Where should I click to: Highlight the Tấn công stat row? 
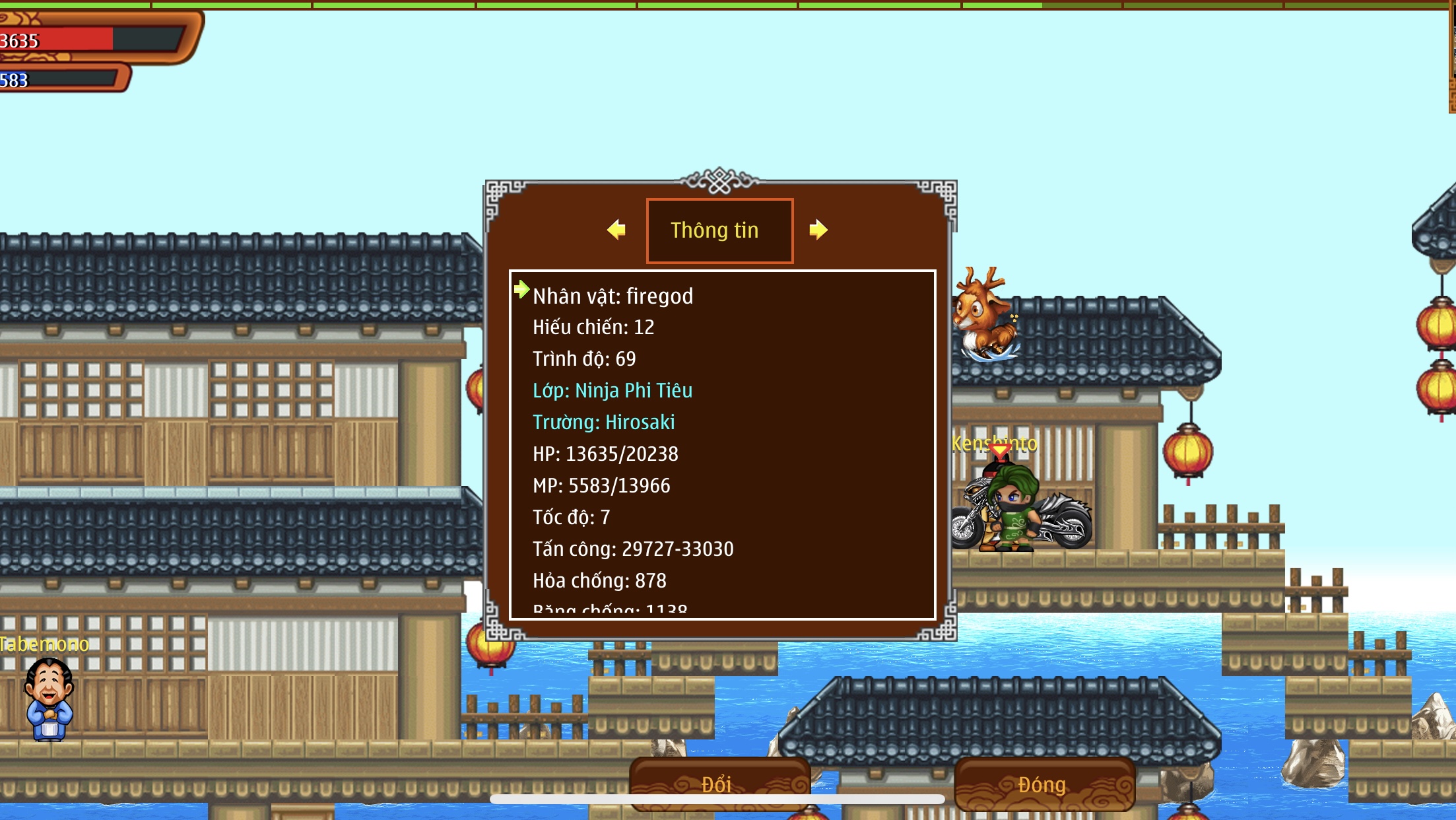(x=633, y=549)
